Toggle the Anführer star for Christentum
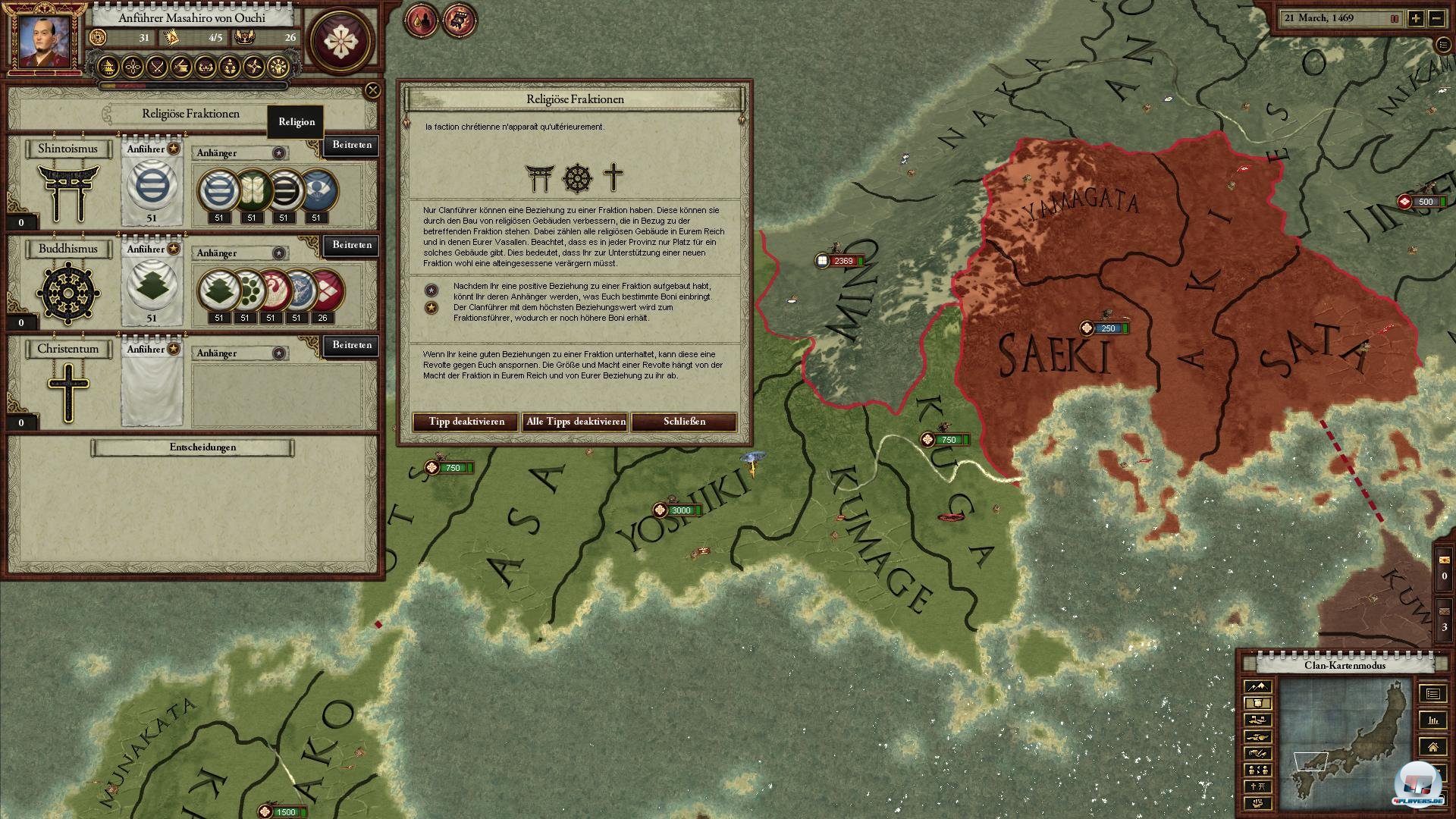Screen dimensions: 1456x819 (x=173, y=350)
